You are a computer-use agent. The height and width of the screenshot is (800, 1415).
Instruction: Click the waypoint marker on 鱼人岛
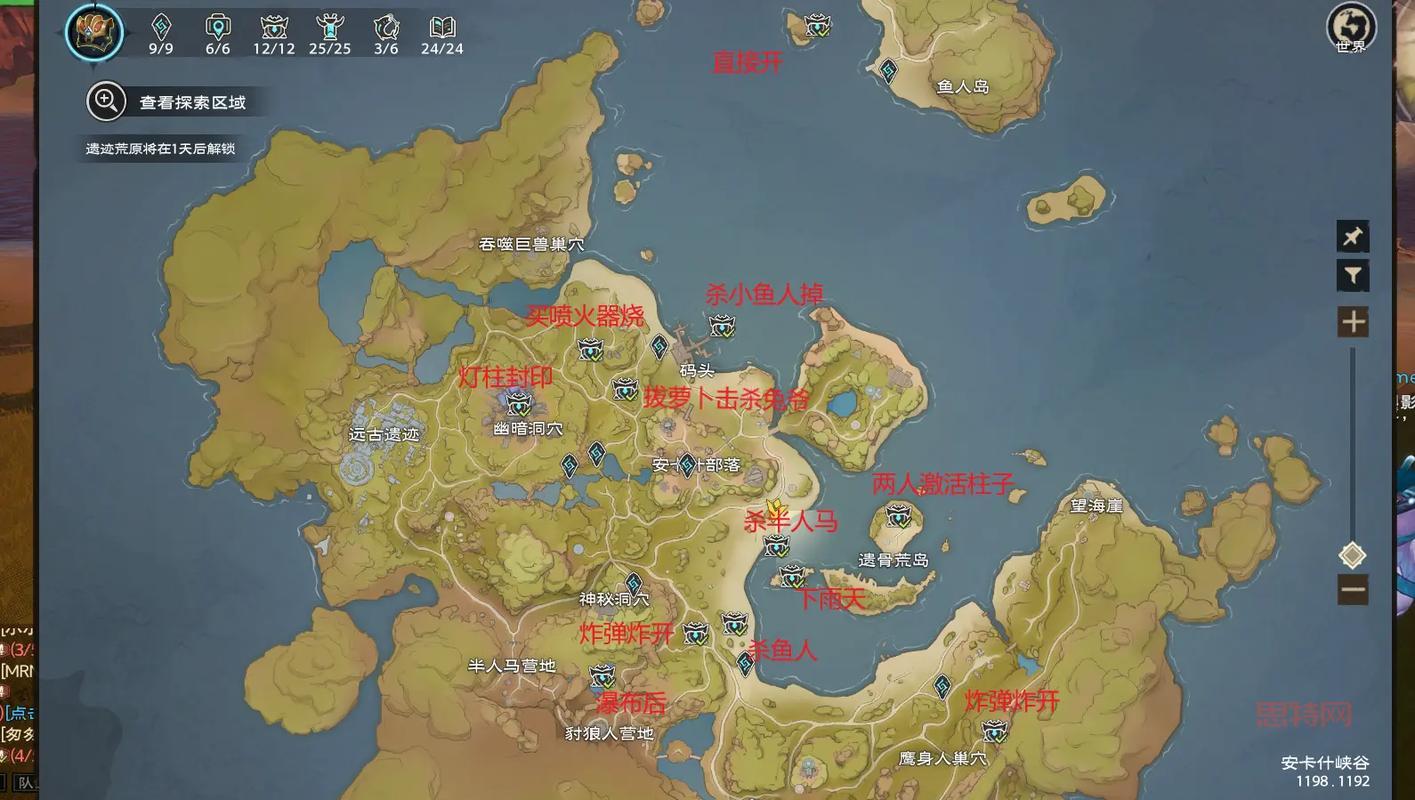[888, 70]
